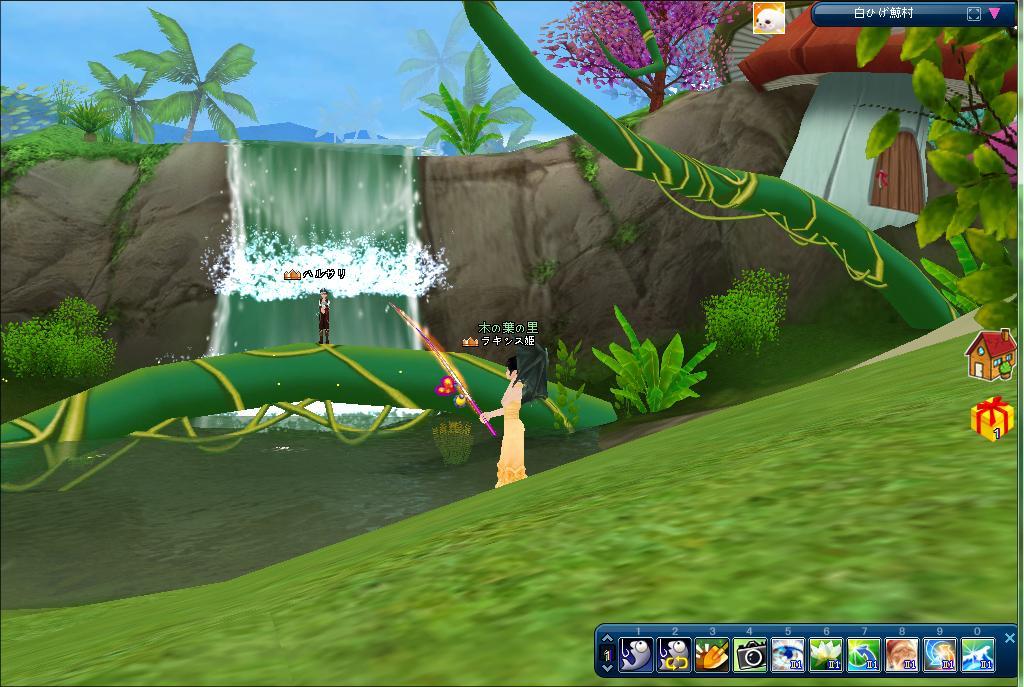
Task: Open the yellow gift box
Action: point(992,420)
